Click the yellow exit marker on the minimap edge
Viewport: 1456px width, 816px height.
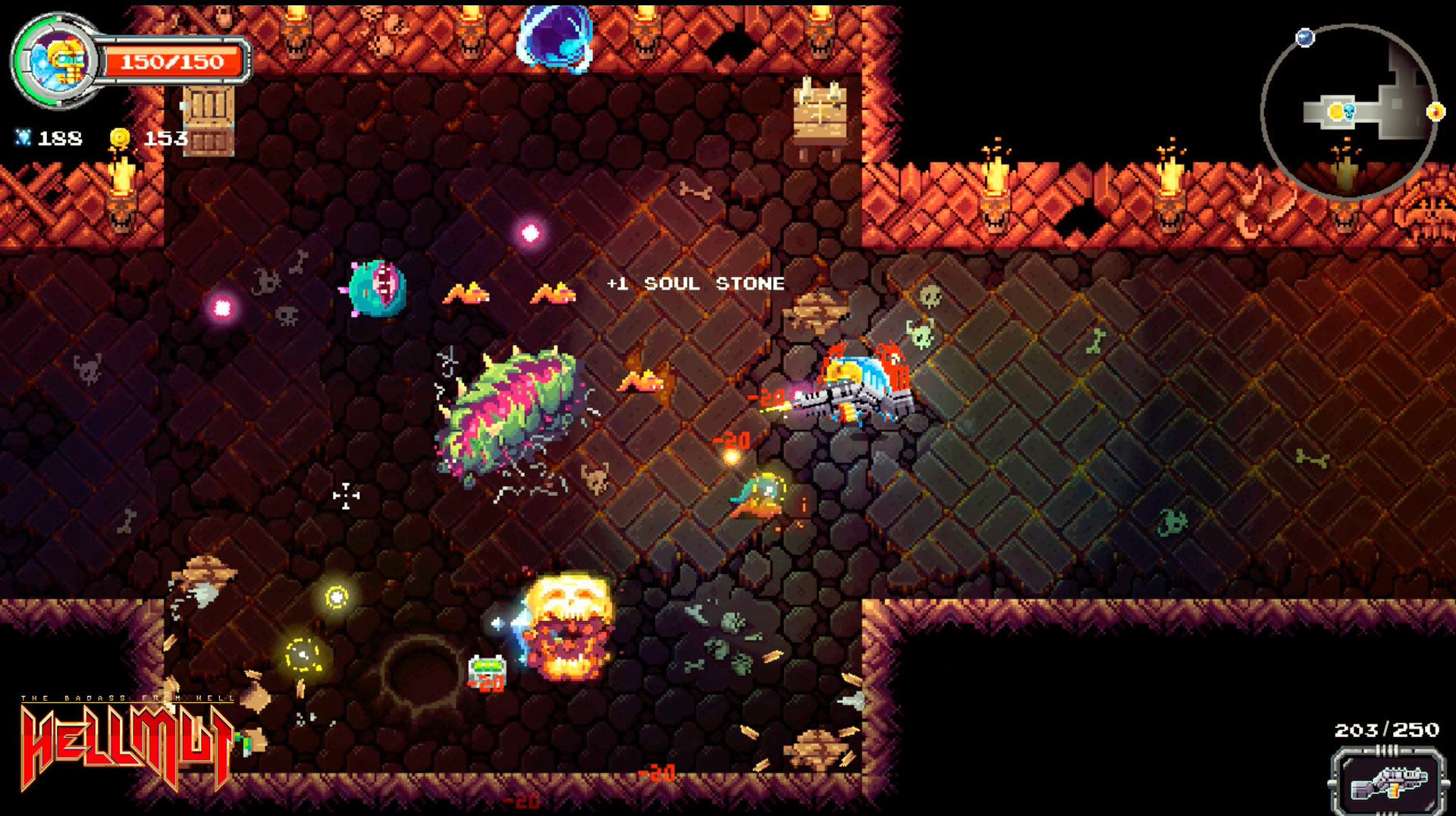(1435, 111)
